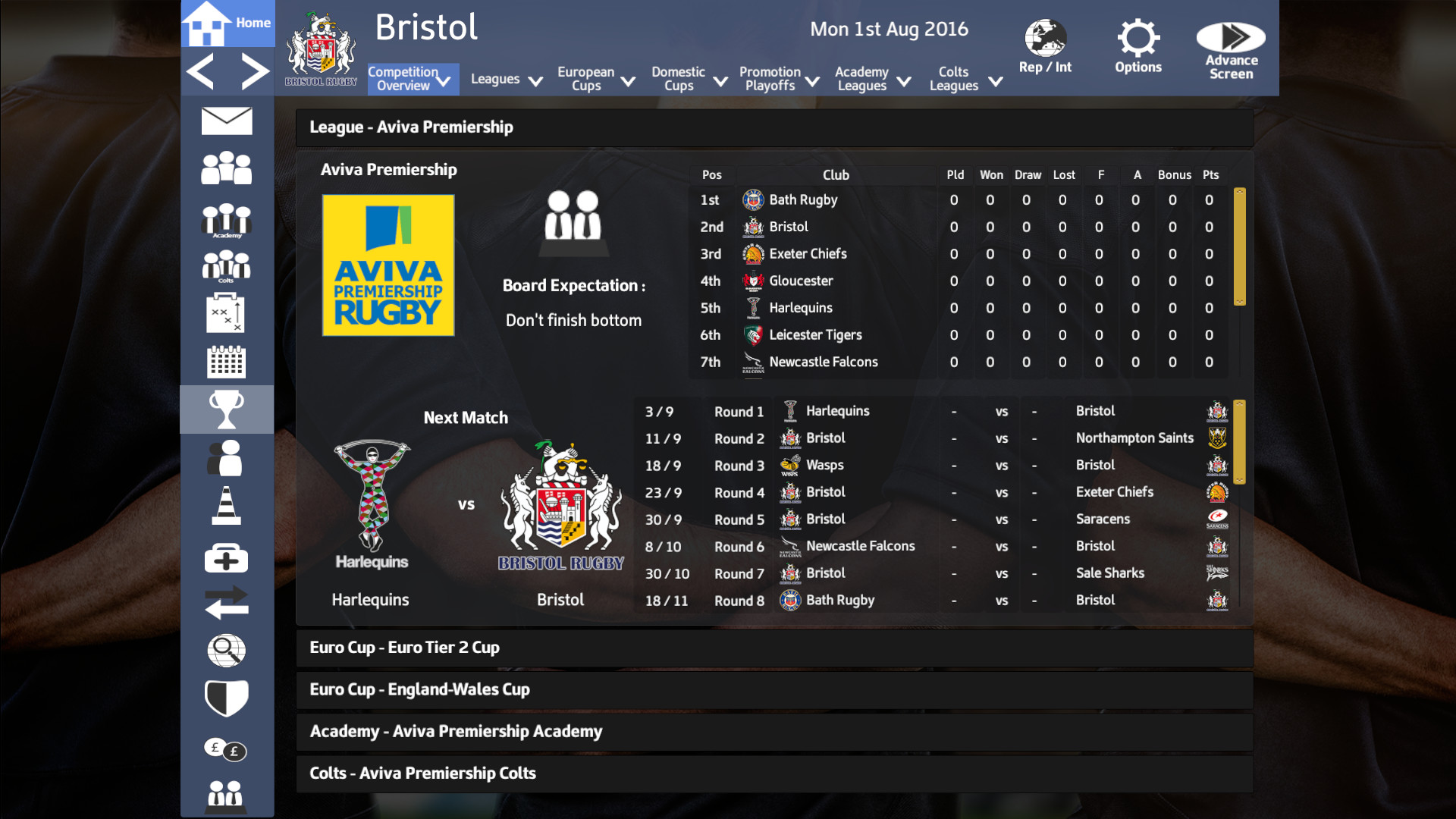Open the tactics clipboard icon
This screenshot has width=1456, height=819.
click(x=226, y=313)
